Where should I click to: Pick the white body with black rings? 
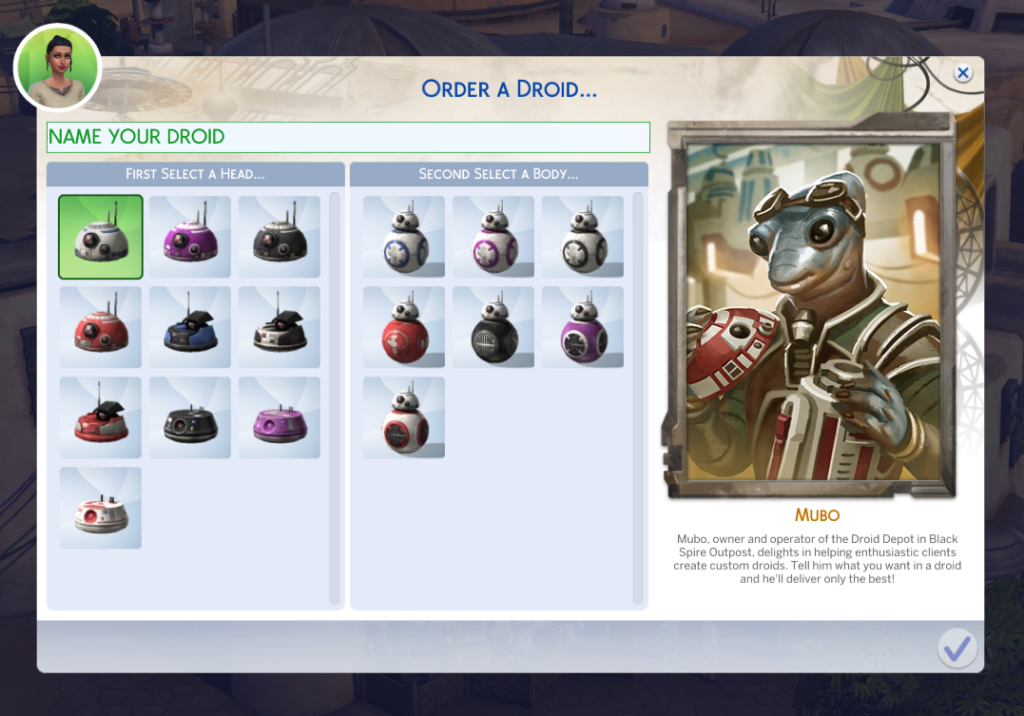coord(582,237)
